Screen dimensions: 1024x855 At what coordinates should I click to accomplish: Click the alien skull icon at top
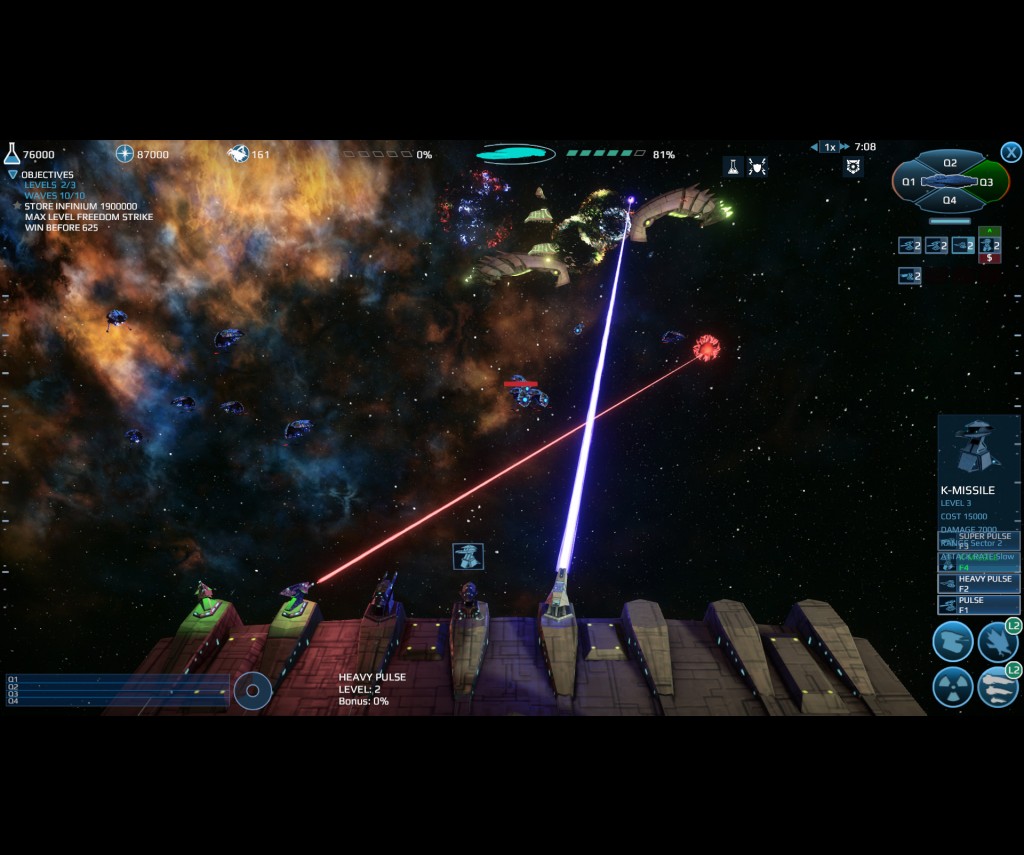757,167
